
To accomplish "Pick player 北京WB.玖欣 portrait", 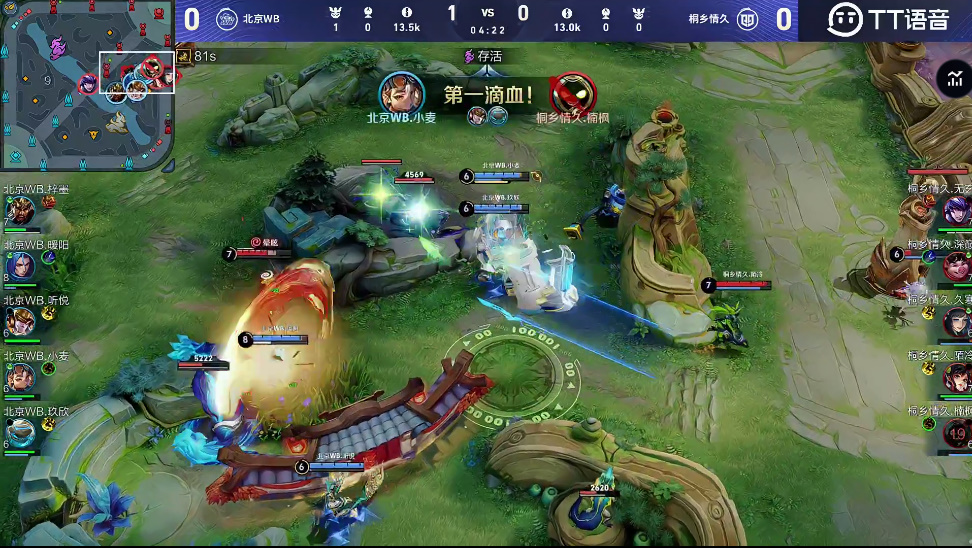I will coord(20,432).
